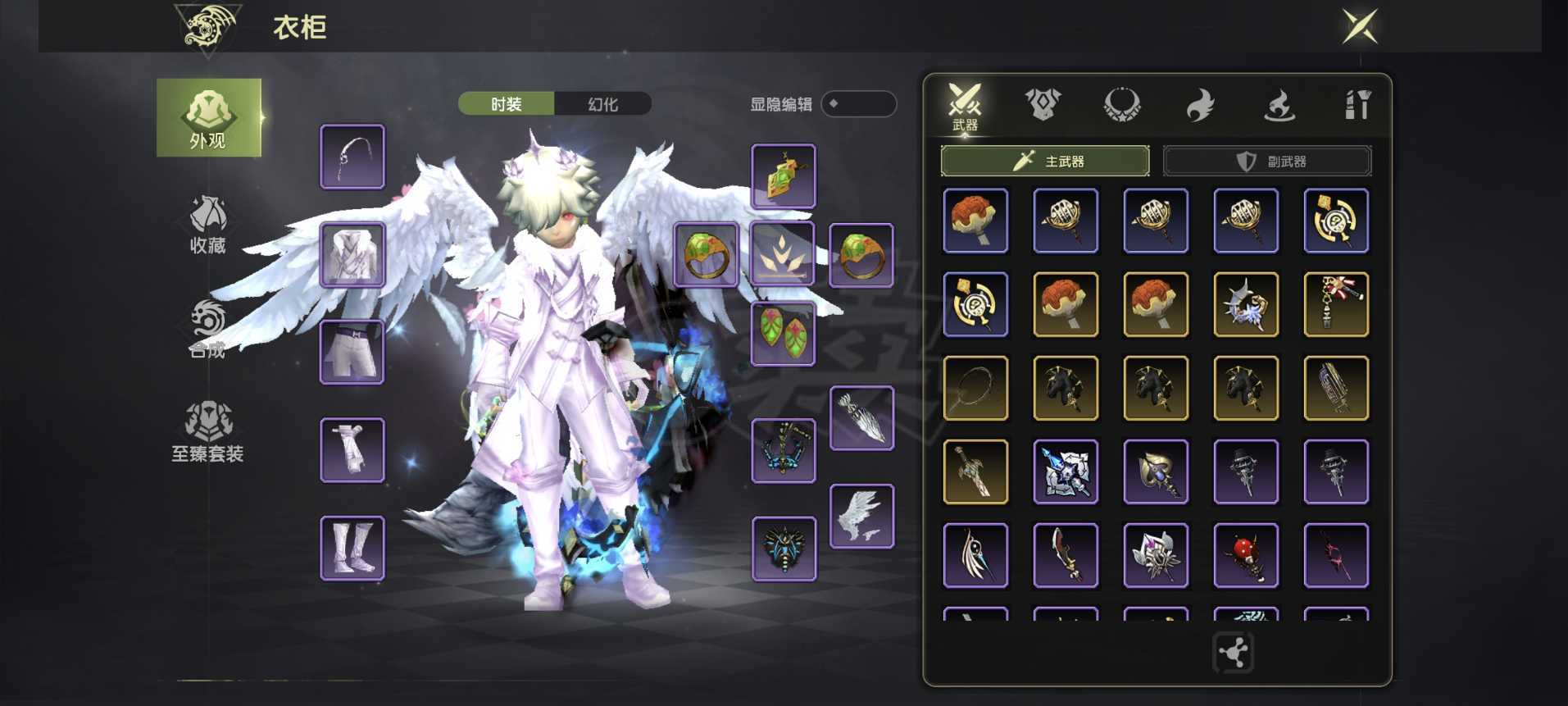Viewport: 1568px width, 706px height.
Task: Select the white jacket equipment slot
Action: [352, 255]
